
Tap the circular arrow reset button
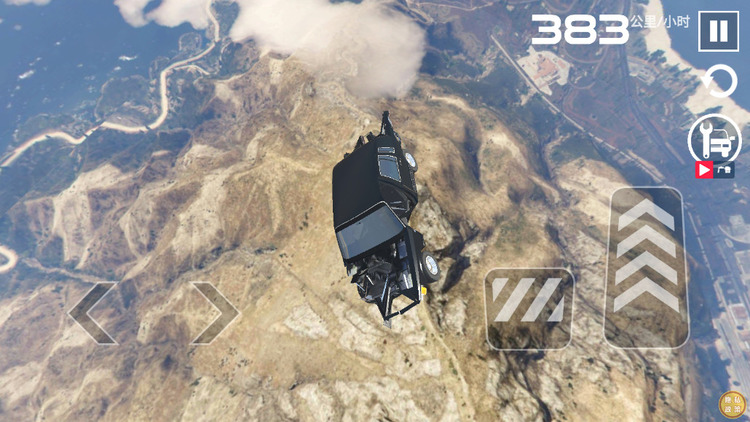(x=719, y=82)
